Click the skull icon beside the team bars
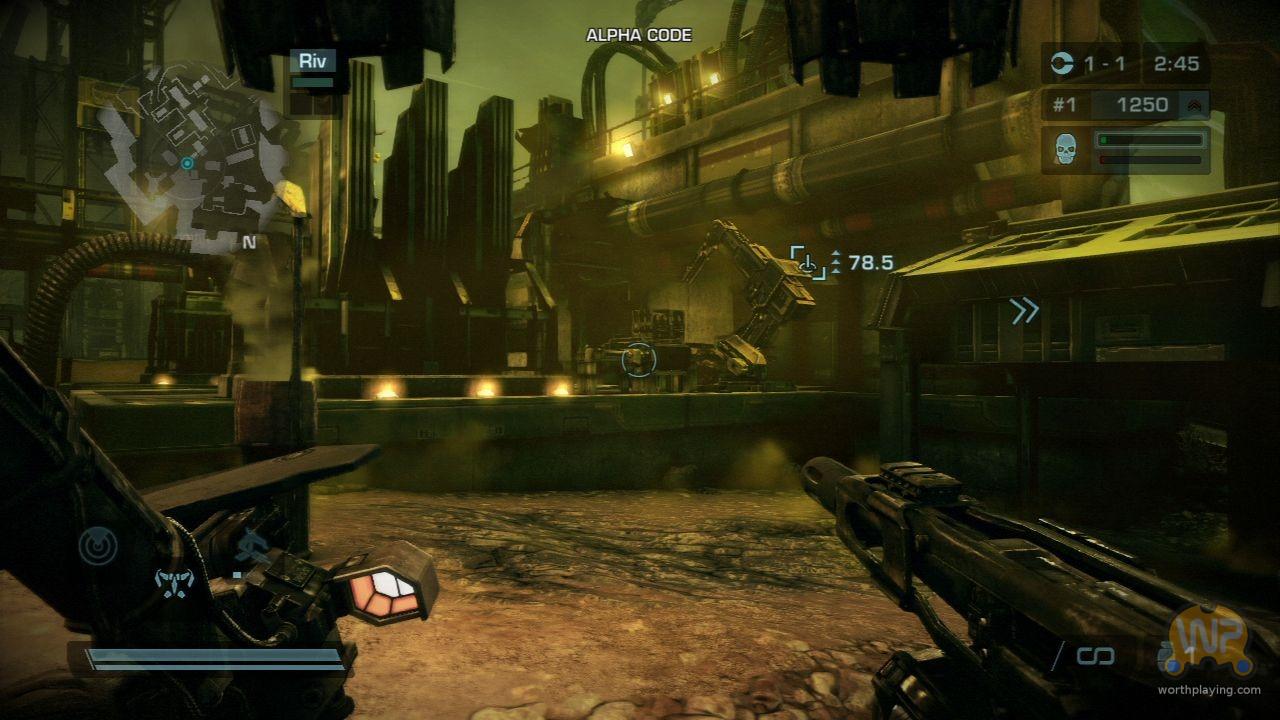Viewport: 1280px width, 720px height. coord(1066,148)
